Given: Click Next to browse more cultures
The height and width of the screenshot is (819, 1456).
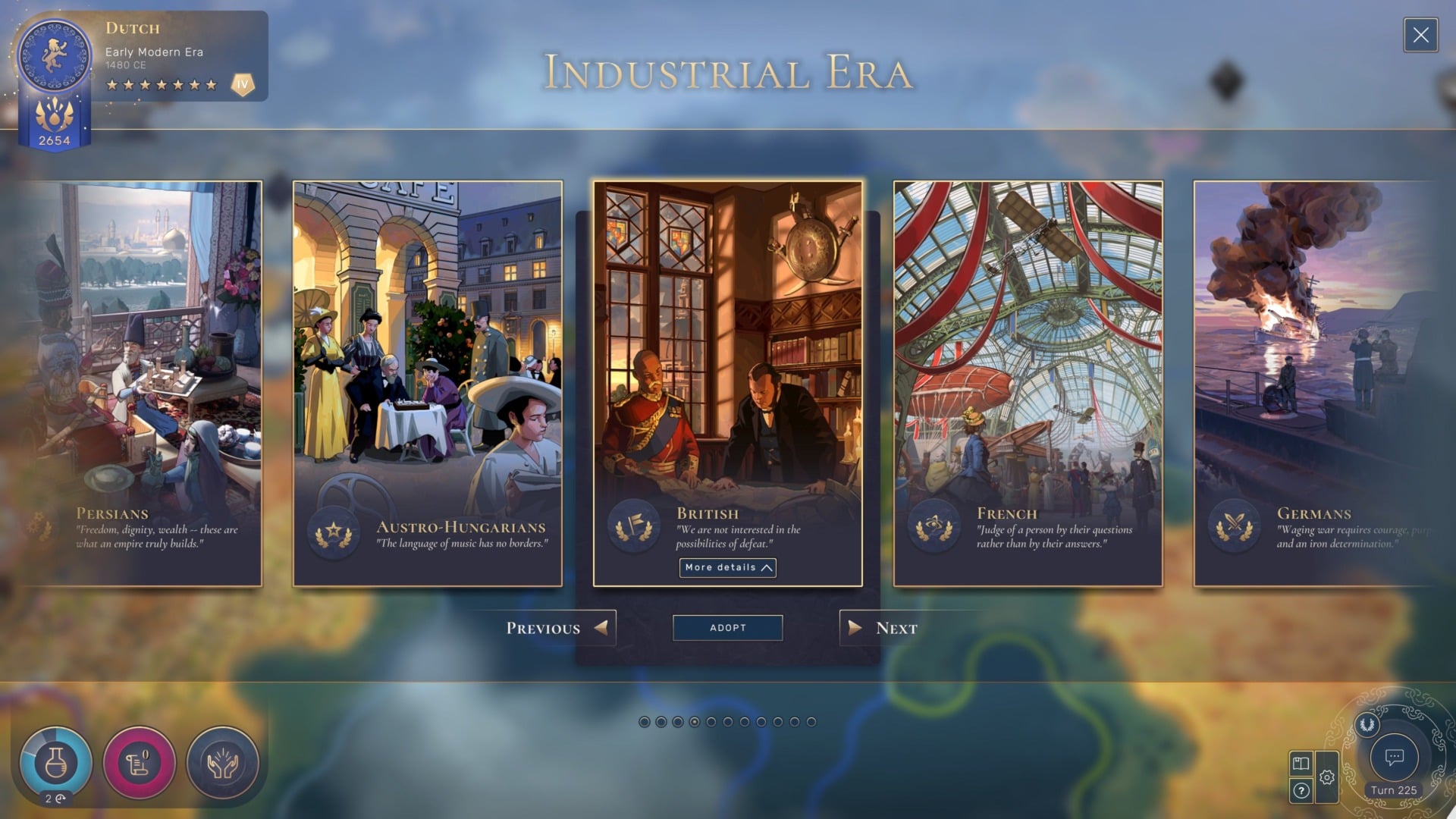Looking at the screenshot, I should tap(883, 628).
